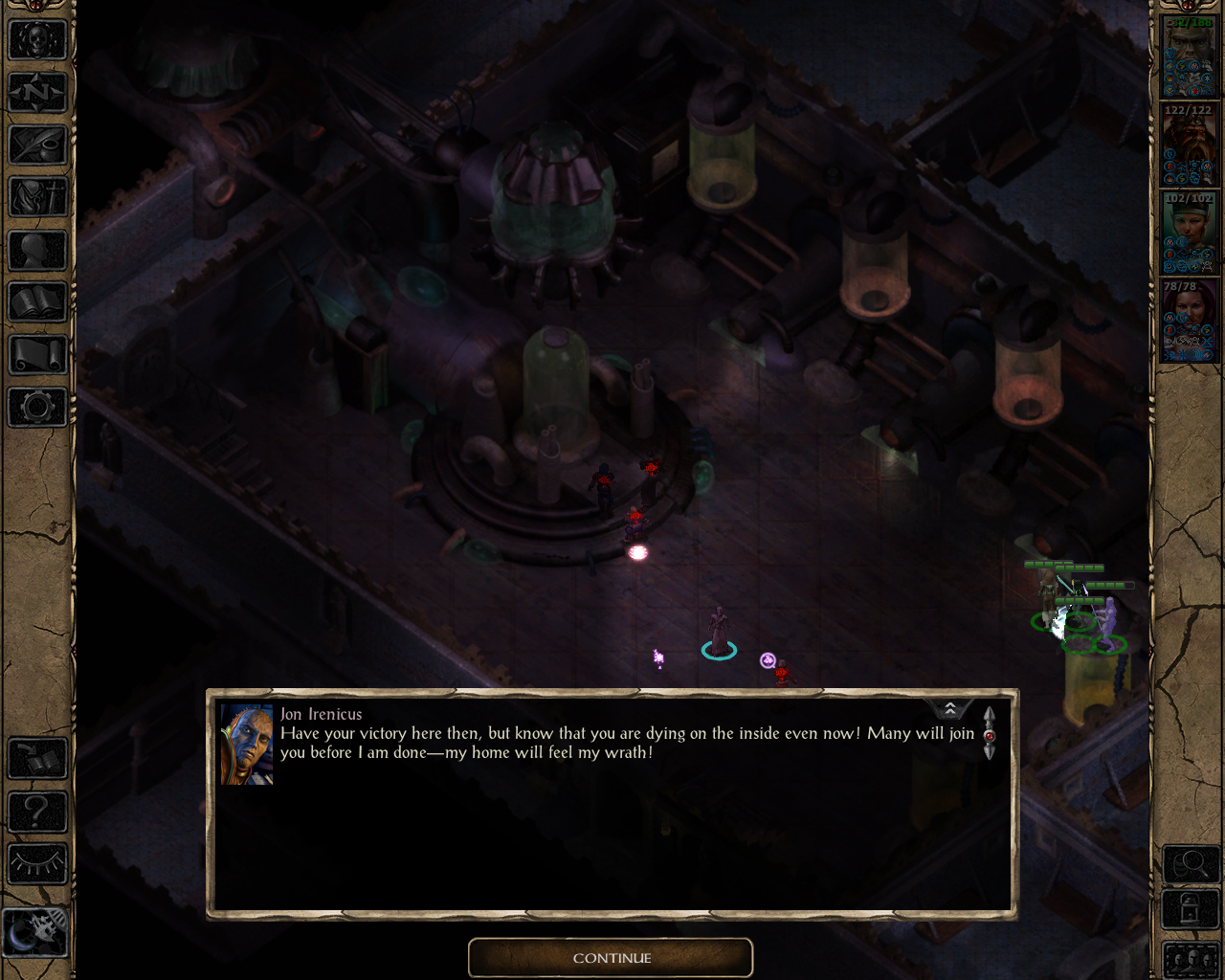This screenshot has height=980, width=1225.
Task: Rest the party using the closed-eye icon
Action: tap(37, 864)
